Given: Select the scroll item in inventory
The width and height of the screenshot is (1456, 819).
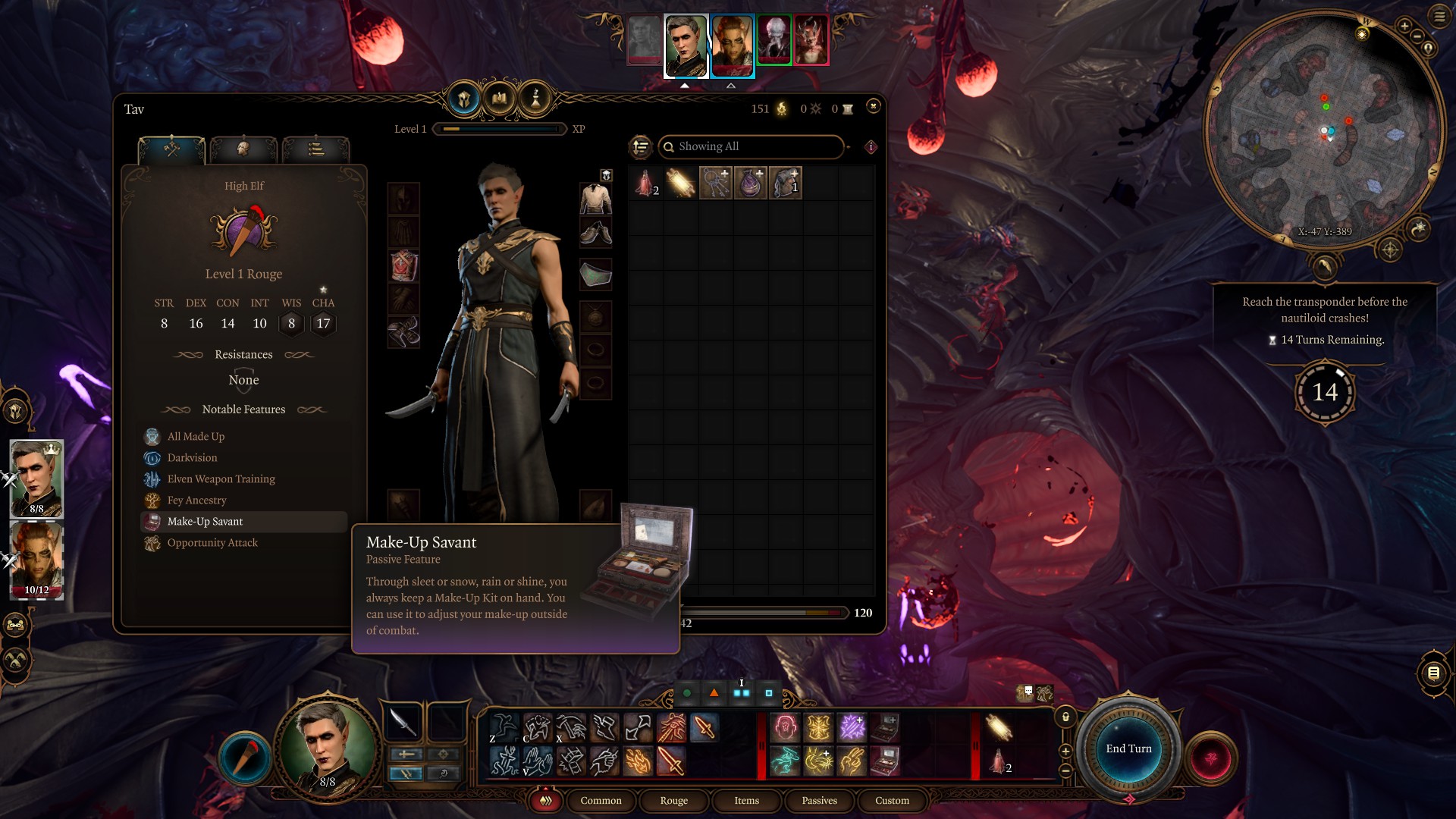Looking at the screenshot, I should pos(680,184).
